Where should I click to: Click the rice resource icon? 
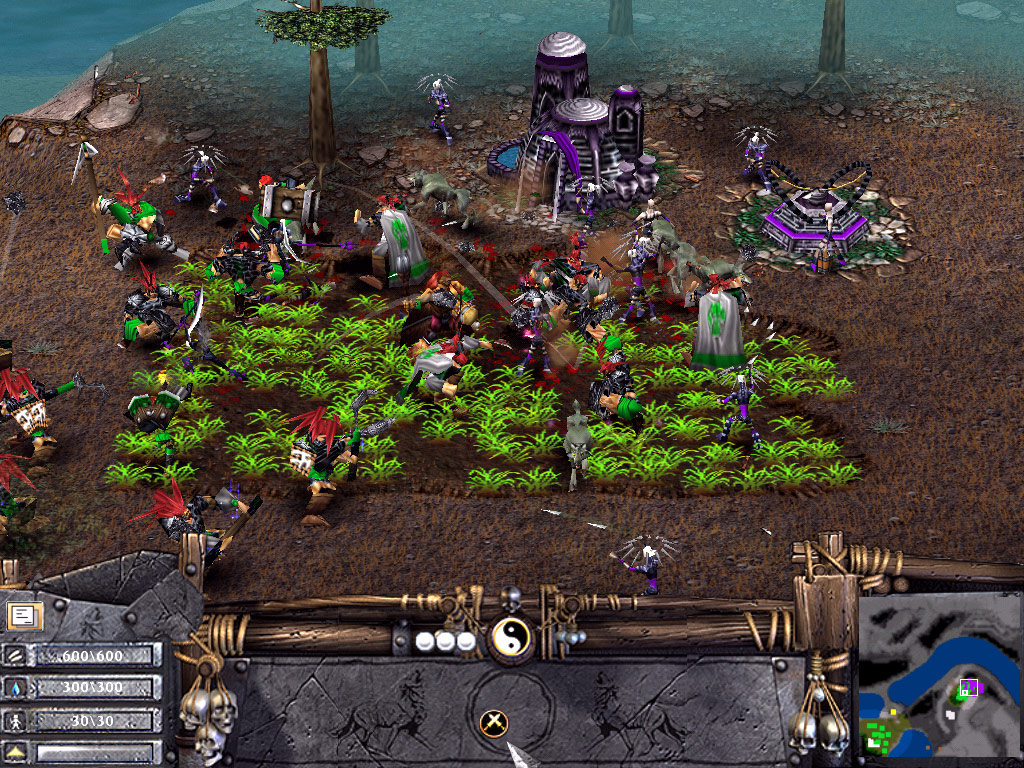coord(16,655)
